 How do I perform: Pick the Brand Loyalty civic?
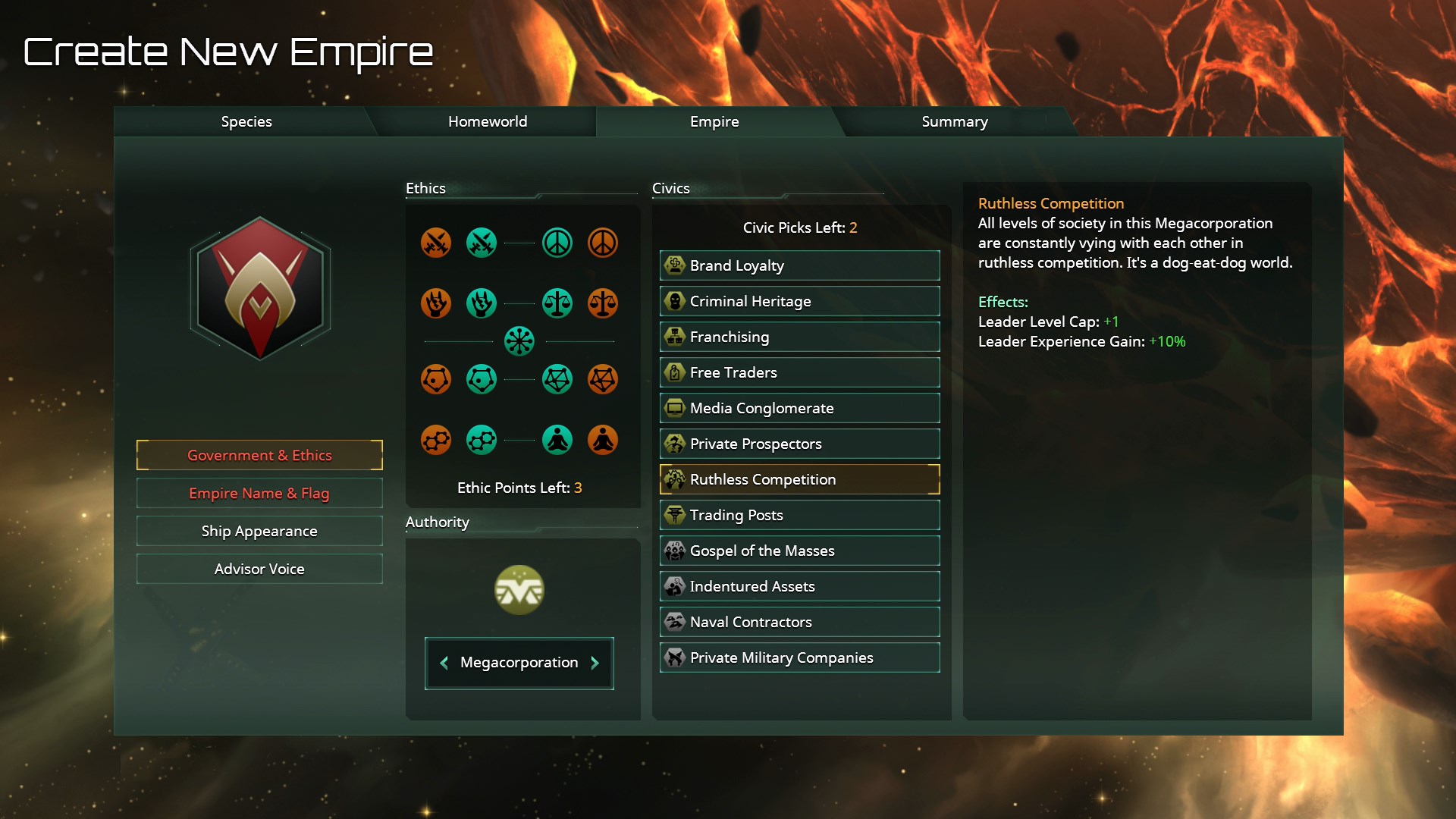point(799,265)
